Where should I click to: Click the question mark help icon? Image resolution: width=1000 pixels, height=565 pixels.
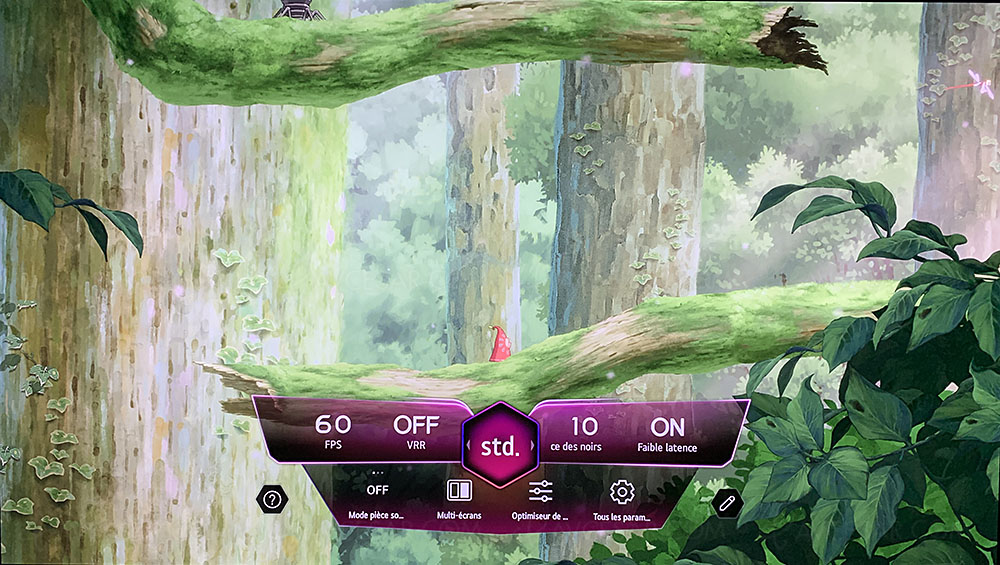(270, 499)
